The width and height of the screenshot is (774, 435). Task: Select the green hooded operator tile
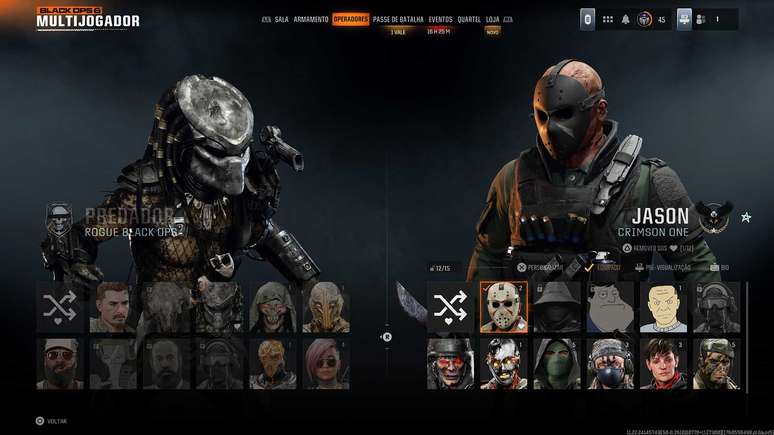[556, 362]
